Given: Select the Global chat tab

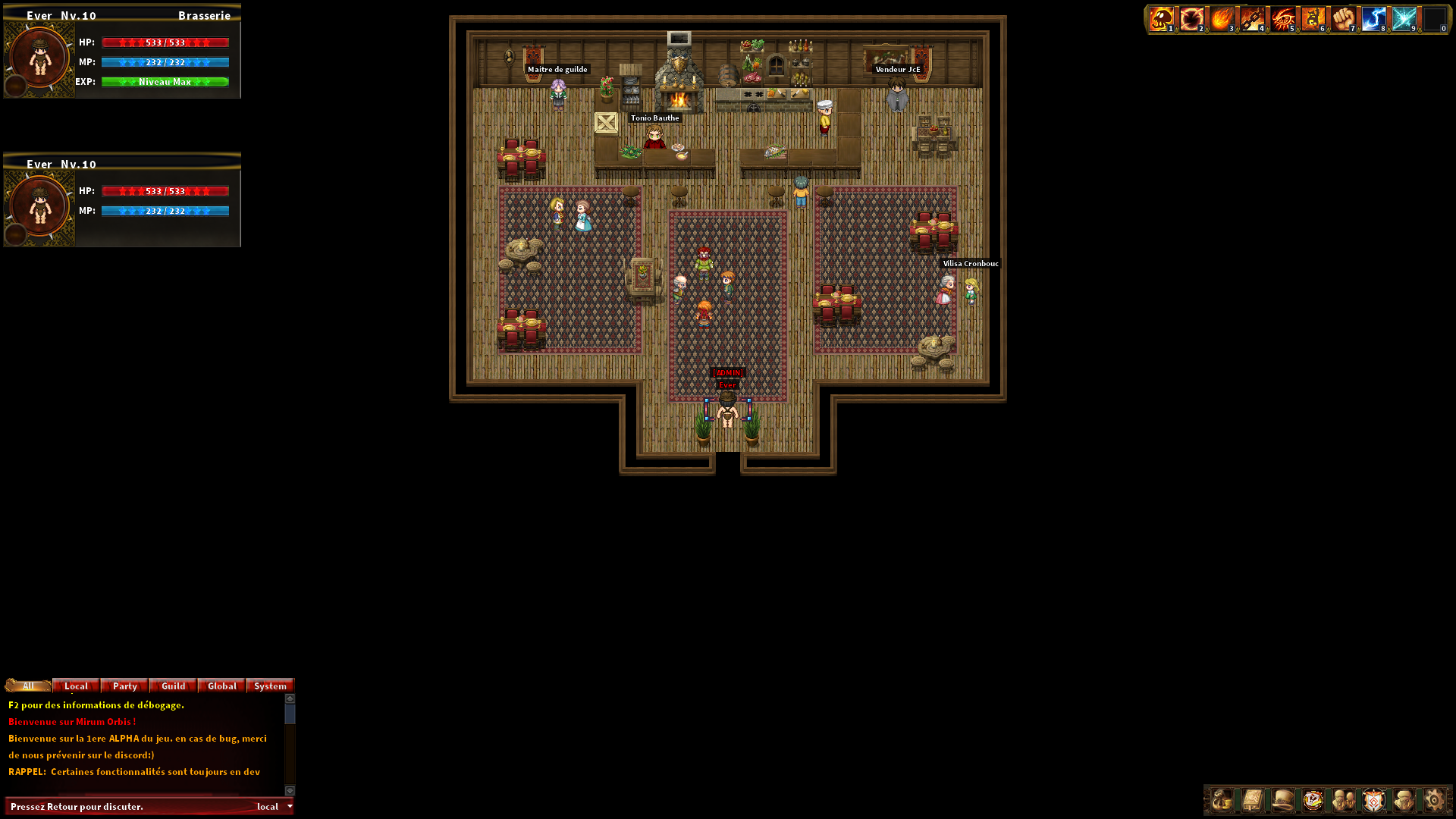Looking at the screenshot, I should pos(221,686).
